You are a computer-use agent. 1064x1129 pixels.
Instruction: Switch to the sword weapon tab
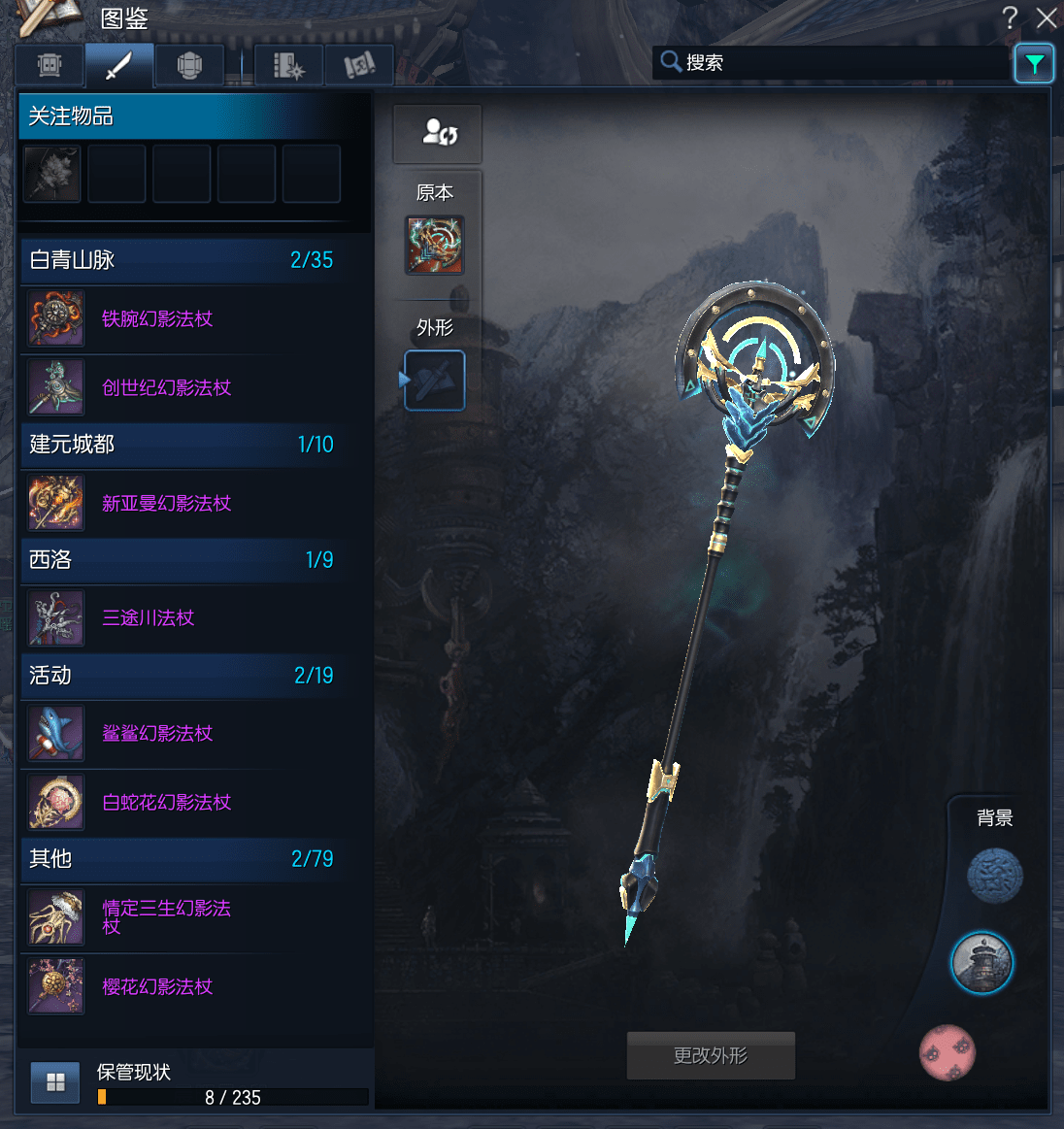tap(119, 66)
